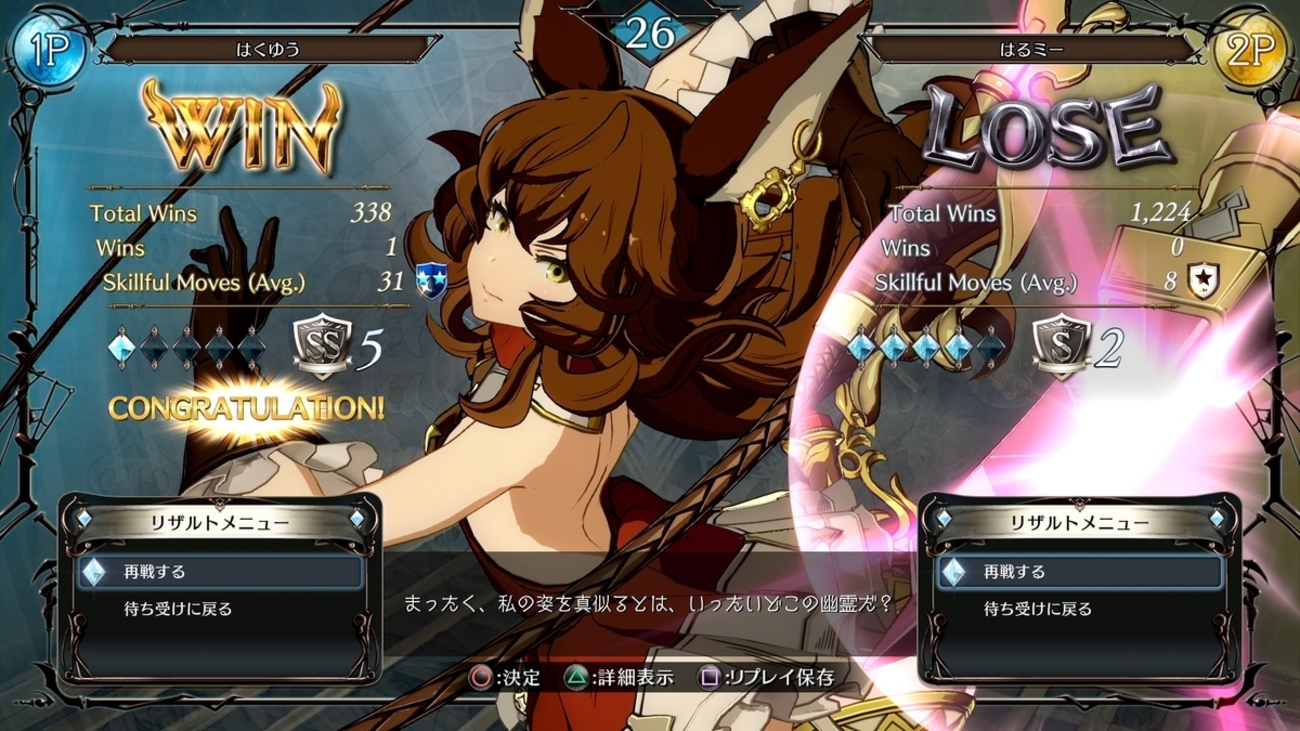Select 再戦する in 1P's result menu
1300x731 pixels.
coord(155,572)
